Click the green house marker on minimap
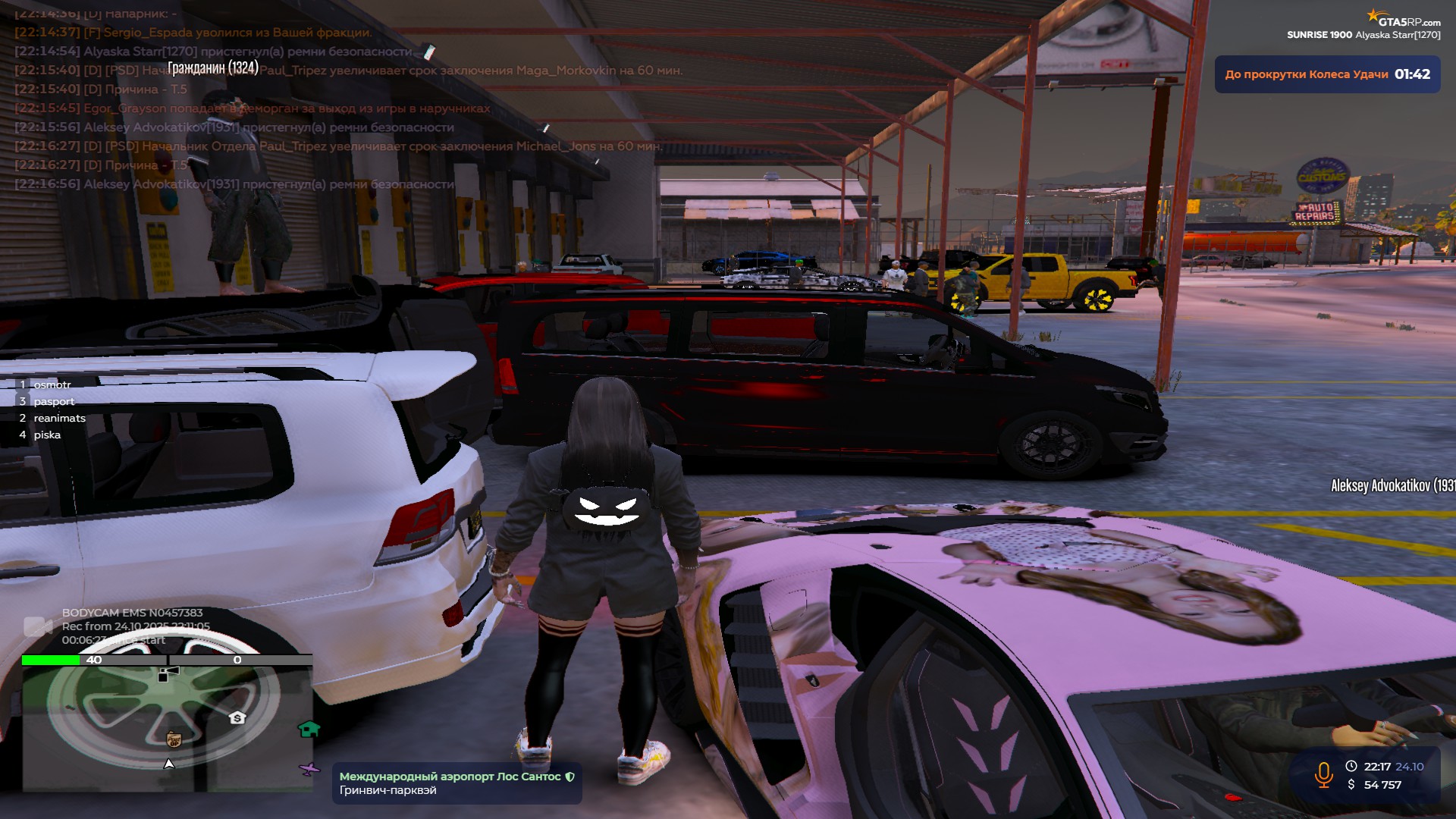1456x819 pixels. (309, 730)
